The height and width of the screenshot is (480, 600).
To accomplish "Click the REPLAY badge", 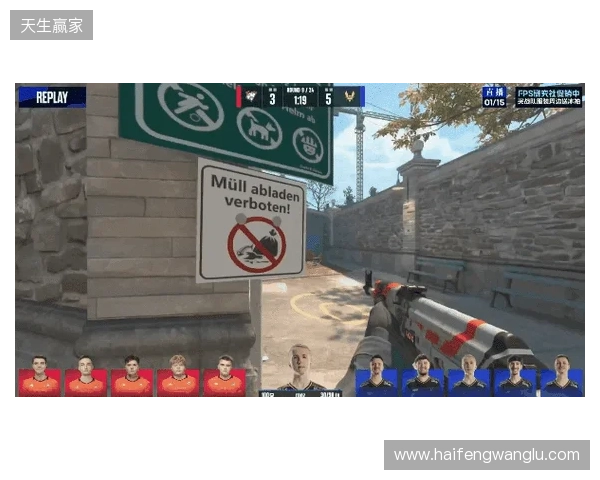I will pyautogui.click(x=52, y=97).
